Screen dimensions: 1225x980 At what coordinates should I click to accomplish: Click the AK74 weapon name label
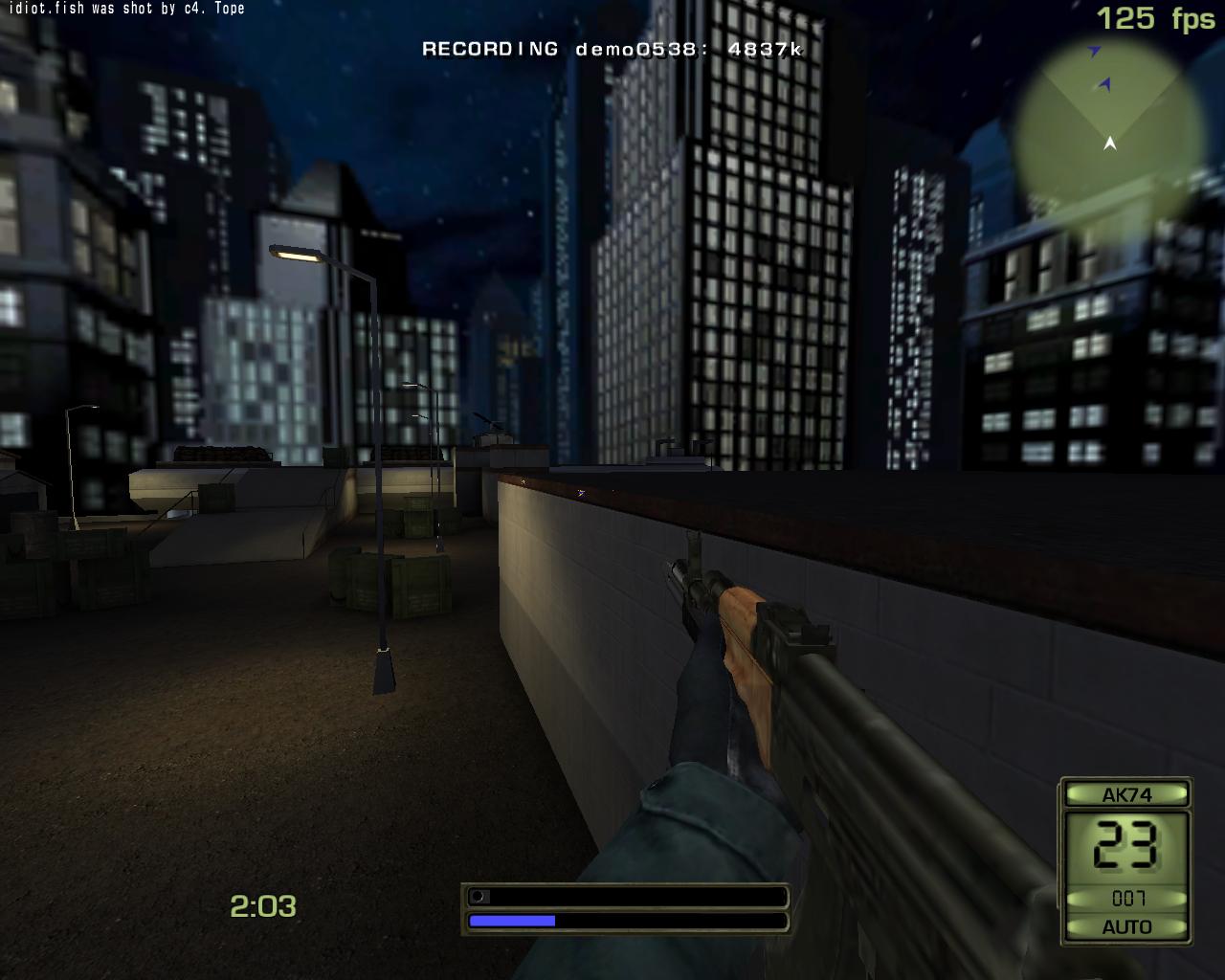point(1126,794)
